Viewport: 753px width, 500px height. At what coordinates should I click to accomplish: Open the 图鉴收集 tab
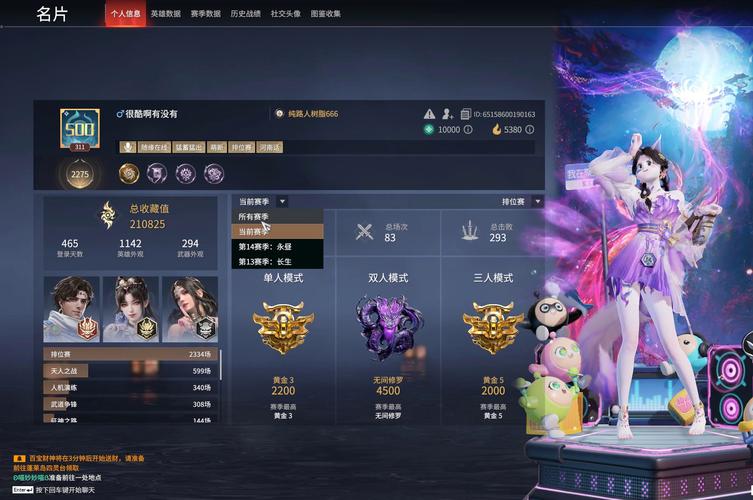point(326,14)
